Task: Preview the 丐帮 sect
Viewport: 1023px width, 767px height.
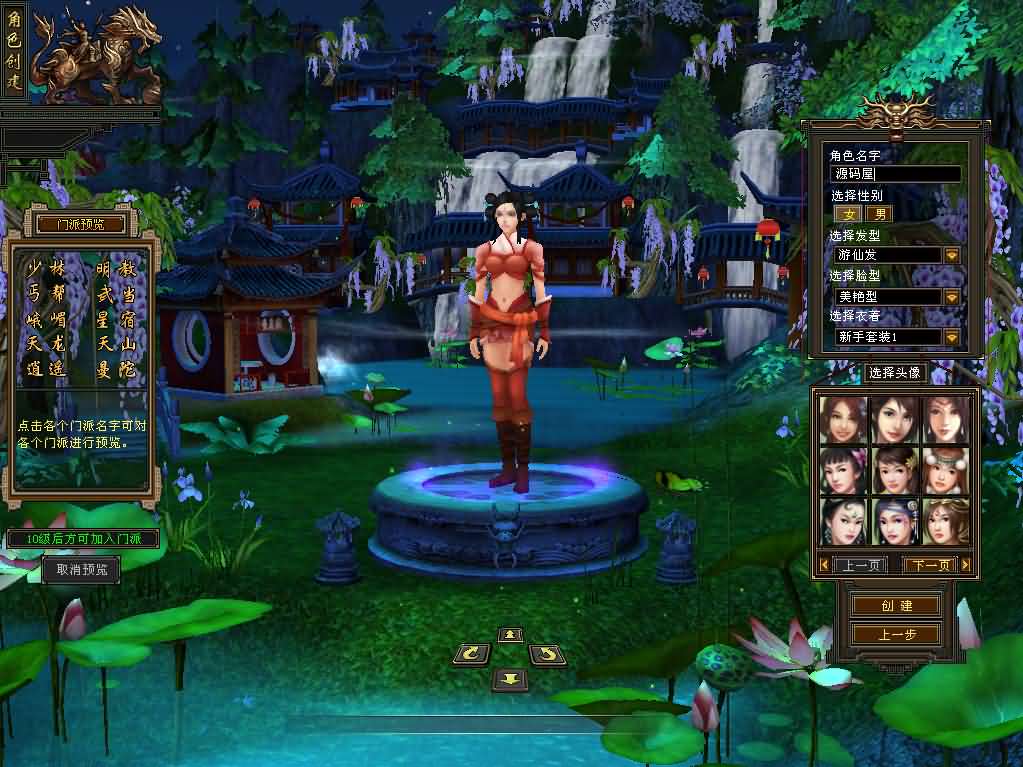Action: pos(45,295)
